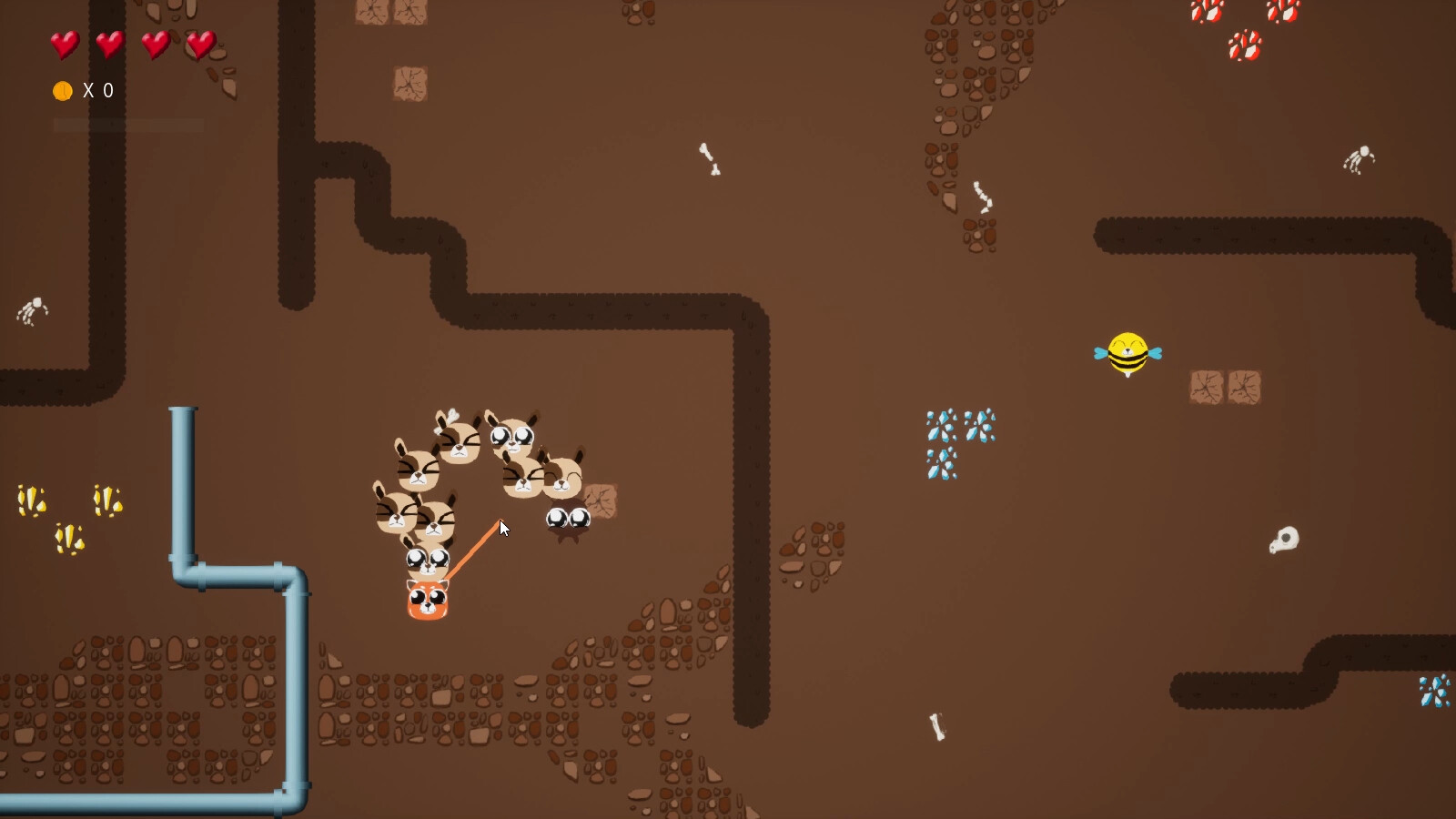Click the second red heart icon

[109, 45]
